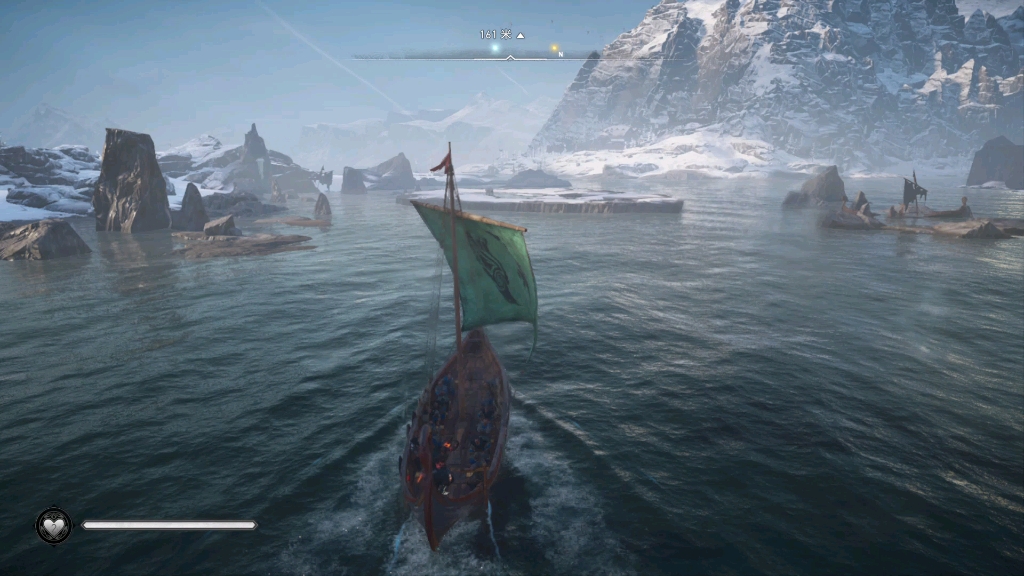Viewport: 1024px width, 576px height.
Task: Click the heart icon beside the health bar
Action: (53, 525)
